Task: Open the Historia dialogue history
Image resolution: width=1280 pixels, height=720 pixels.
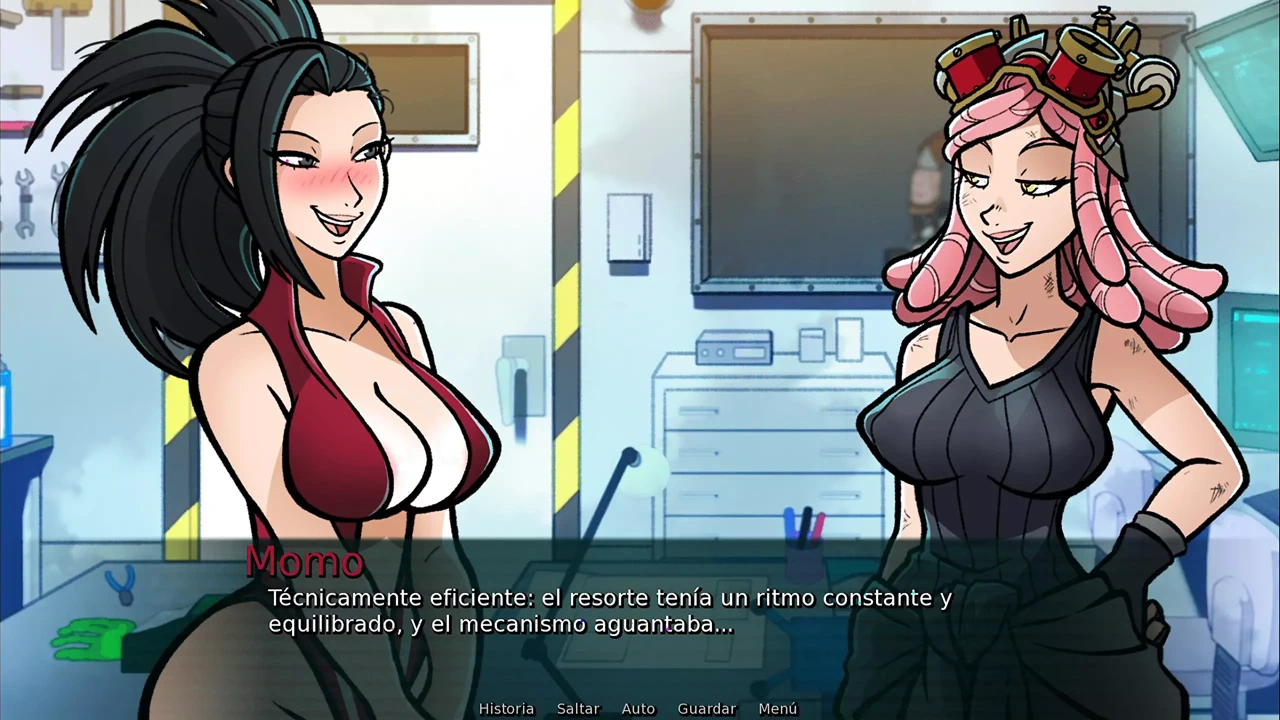Action: pos(506,708)
